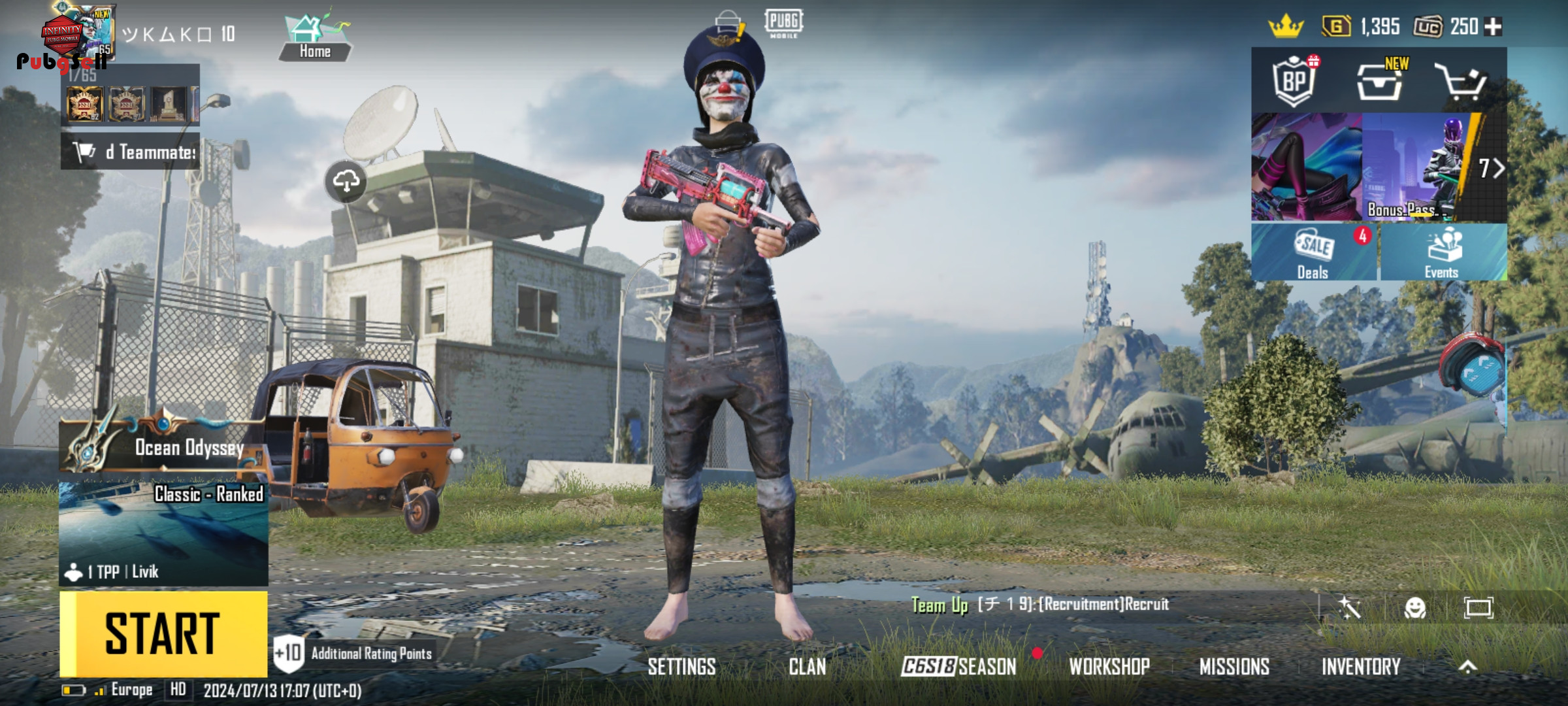Image resolution: width=1568 pixels, height=706 pixels.
Task: Hit the yellow START button
Action: tap(163, 633)
